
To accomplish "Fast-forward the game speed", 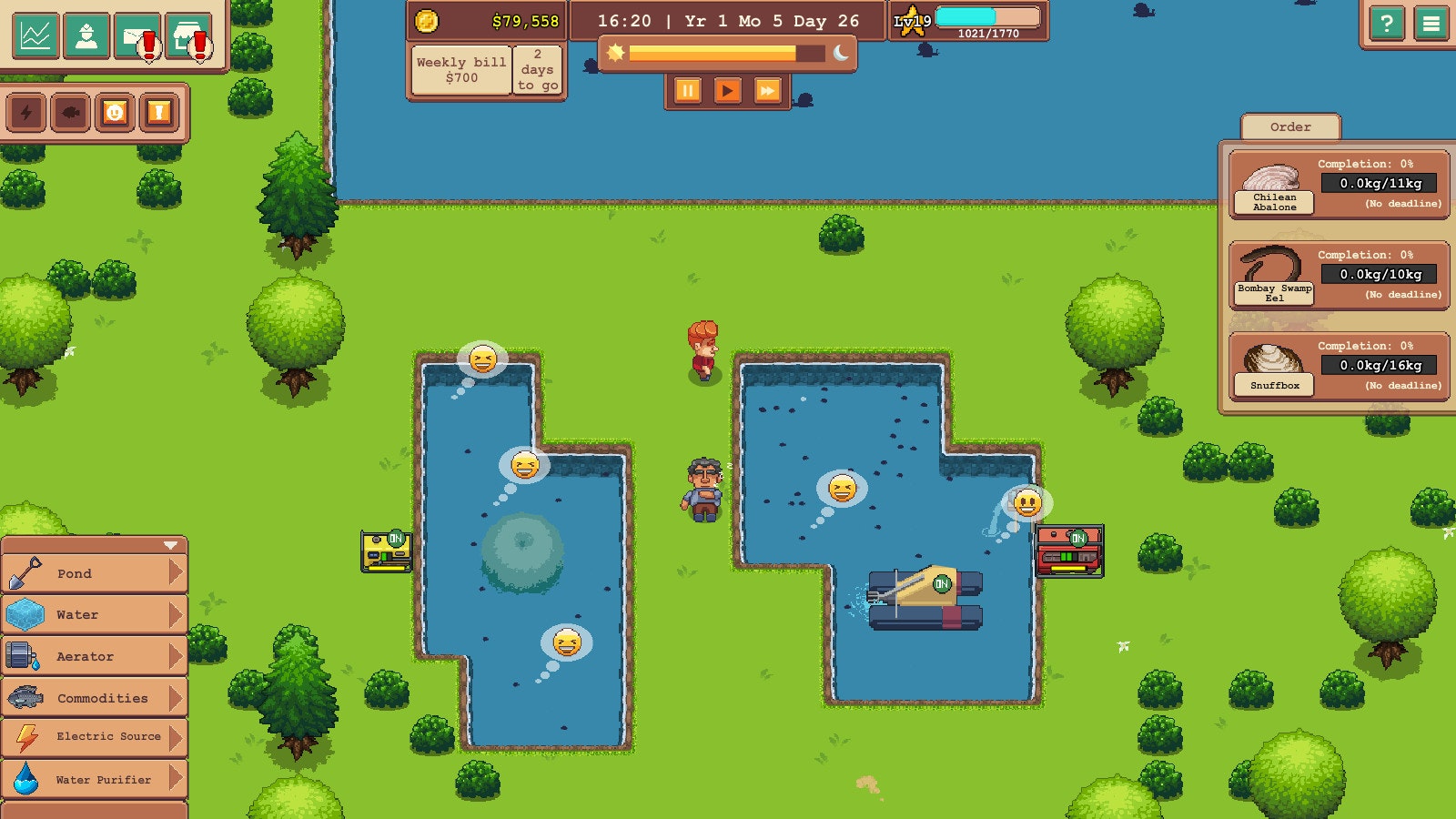I will (x=765, y=91).
